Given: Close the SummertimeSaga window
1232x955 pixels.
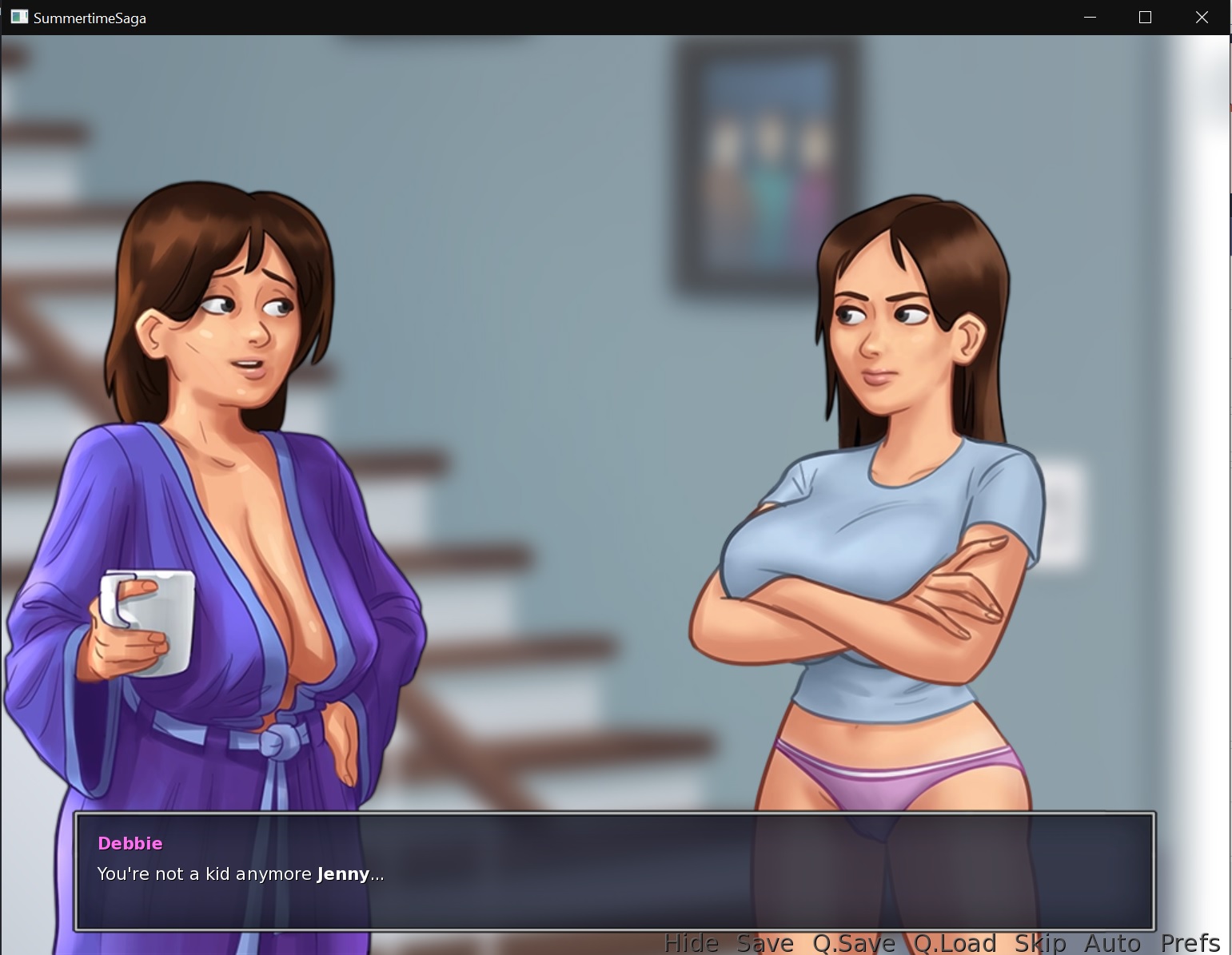Looking at the screenshot, I should (1201, 18).
